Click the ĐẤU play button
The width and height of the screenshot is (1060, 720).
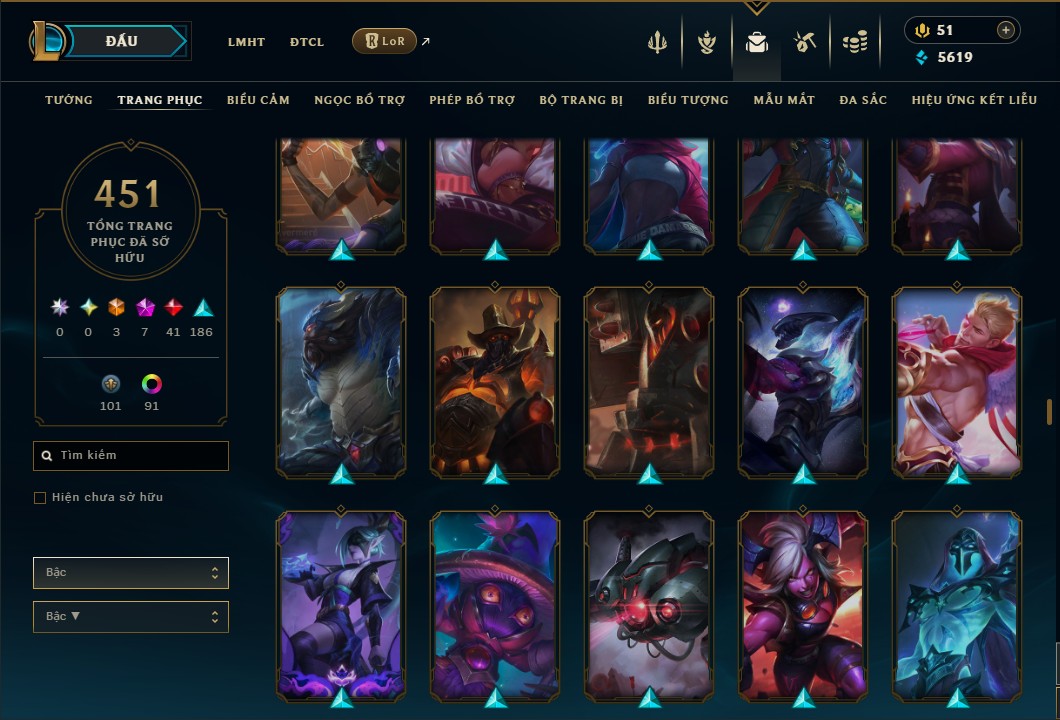click(x=122, y=41)
